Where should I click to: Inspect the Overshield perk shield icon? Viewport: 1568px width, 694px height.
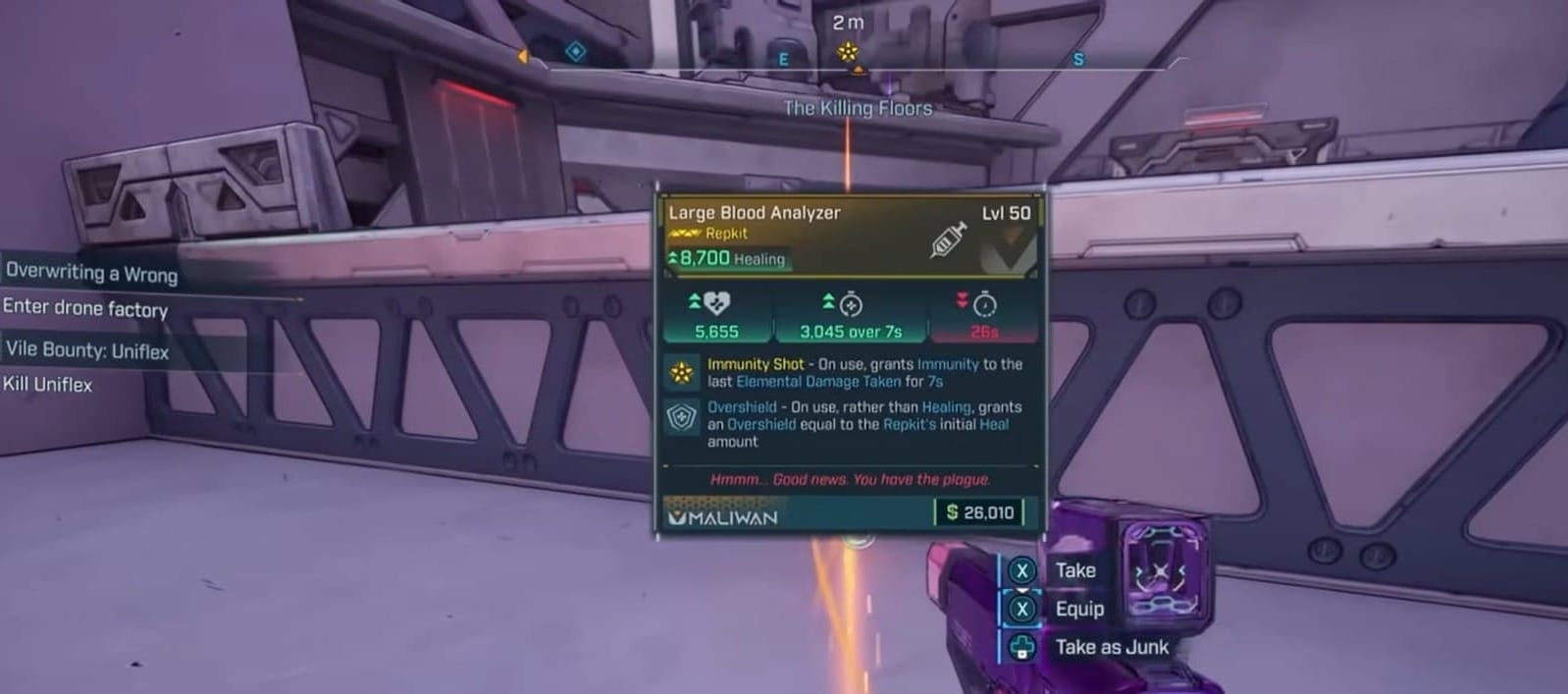pos(681,418)
